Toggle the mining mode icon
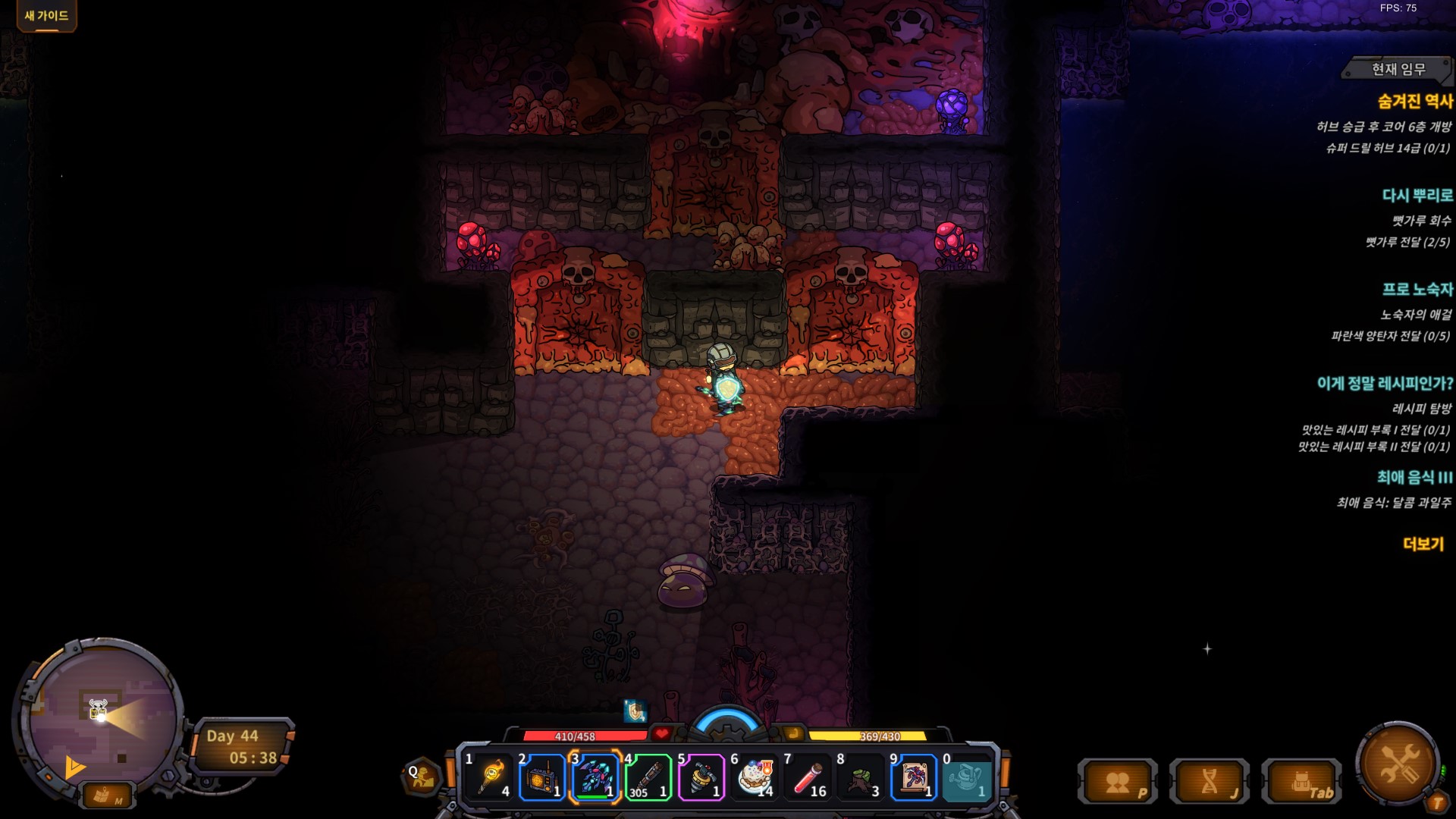 tap(422, 777)
